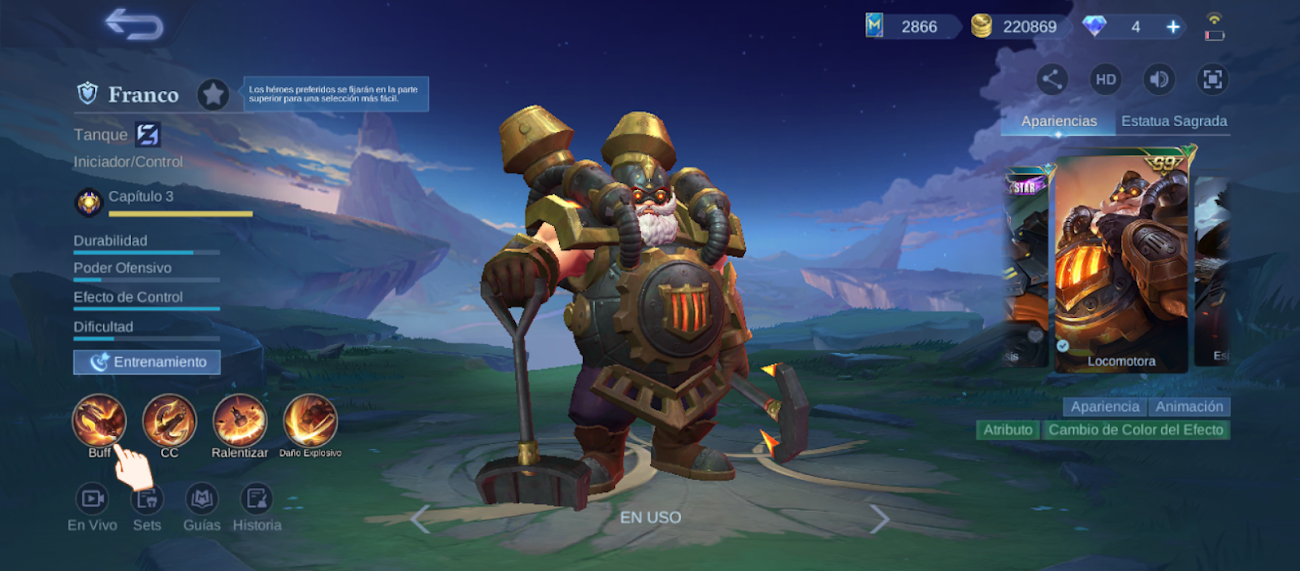Show the previous hero with left arrow

click(x=420, y=518)
